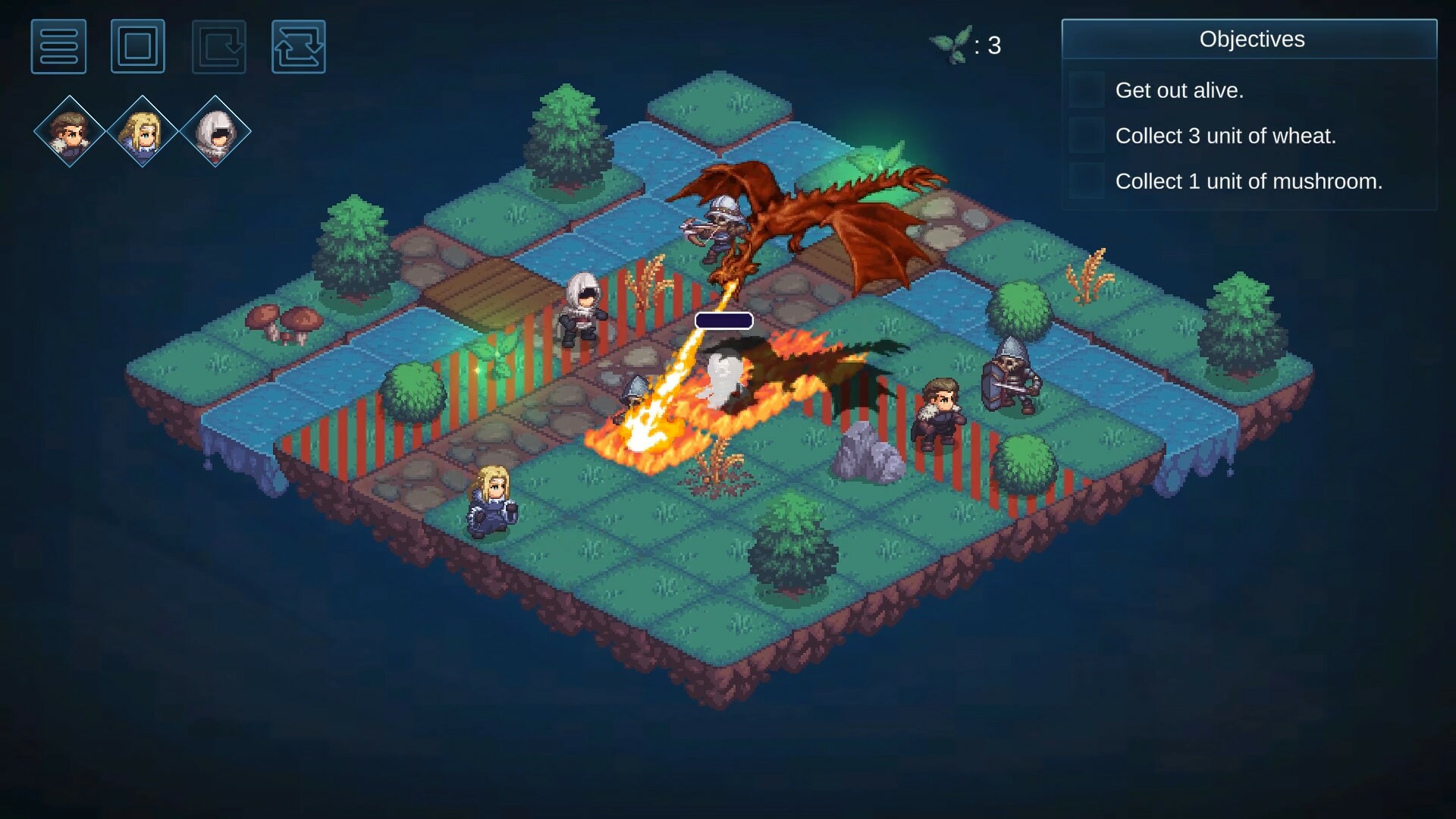Check the 'Collect 1 unit of mushroom' checkbox

(1087, 181)
